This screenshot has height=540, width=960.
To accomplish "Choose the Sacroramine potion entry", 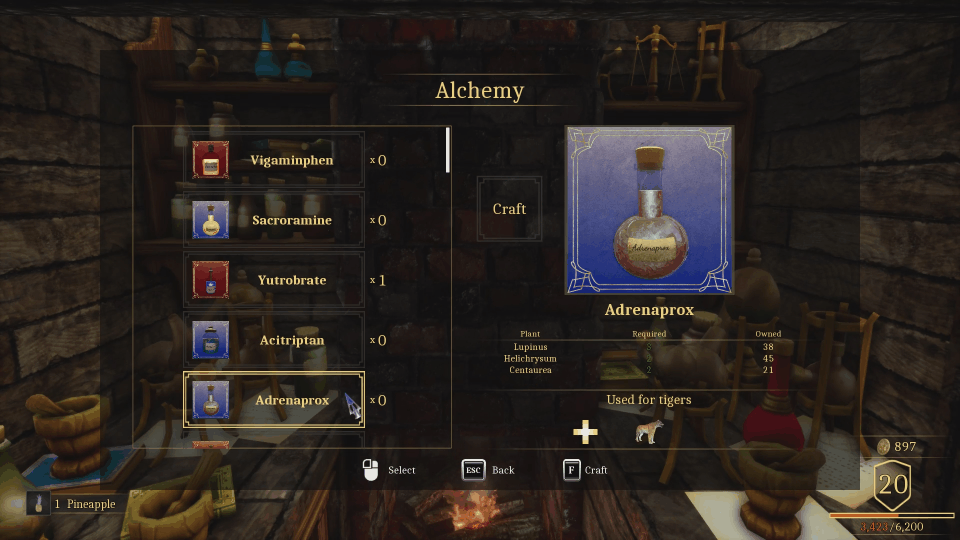I will pos(274,220).
